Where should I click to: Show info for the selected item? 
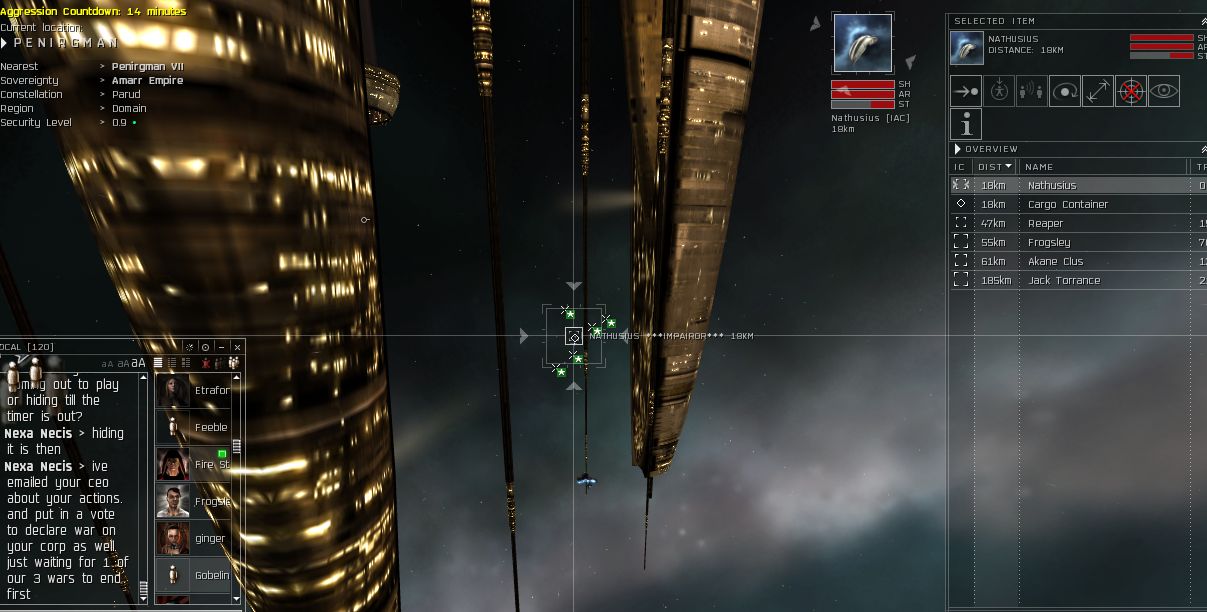coord(965,124)
